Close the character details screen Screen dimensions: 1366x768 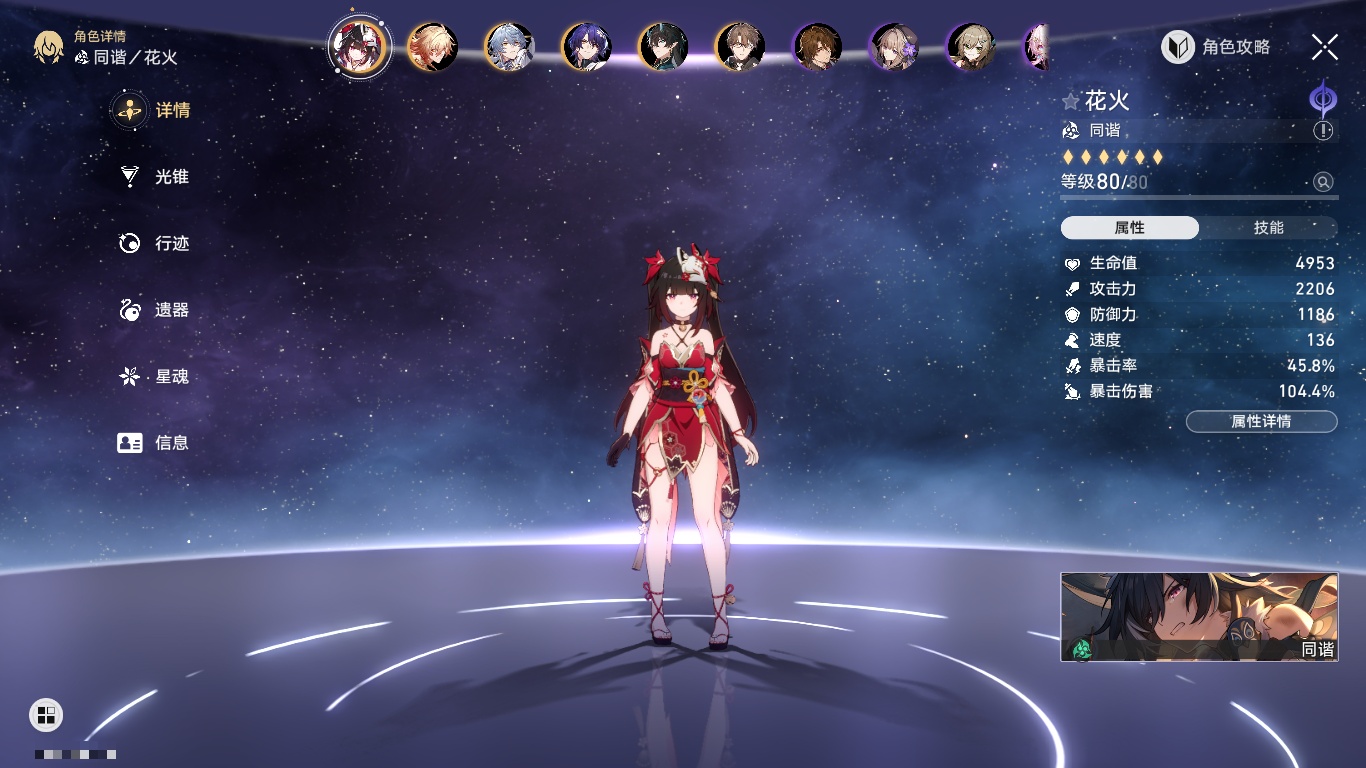coord(1324,47)
